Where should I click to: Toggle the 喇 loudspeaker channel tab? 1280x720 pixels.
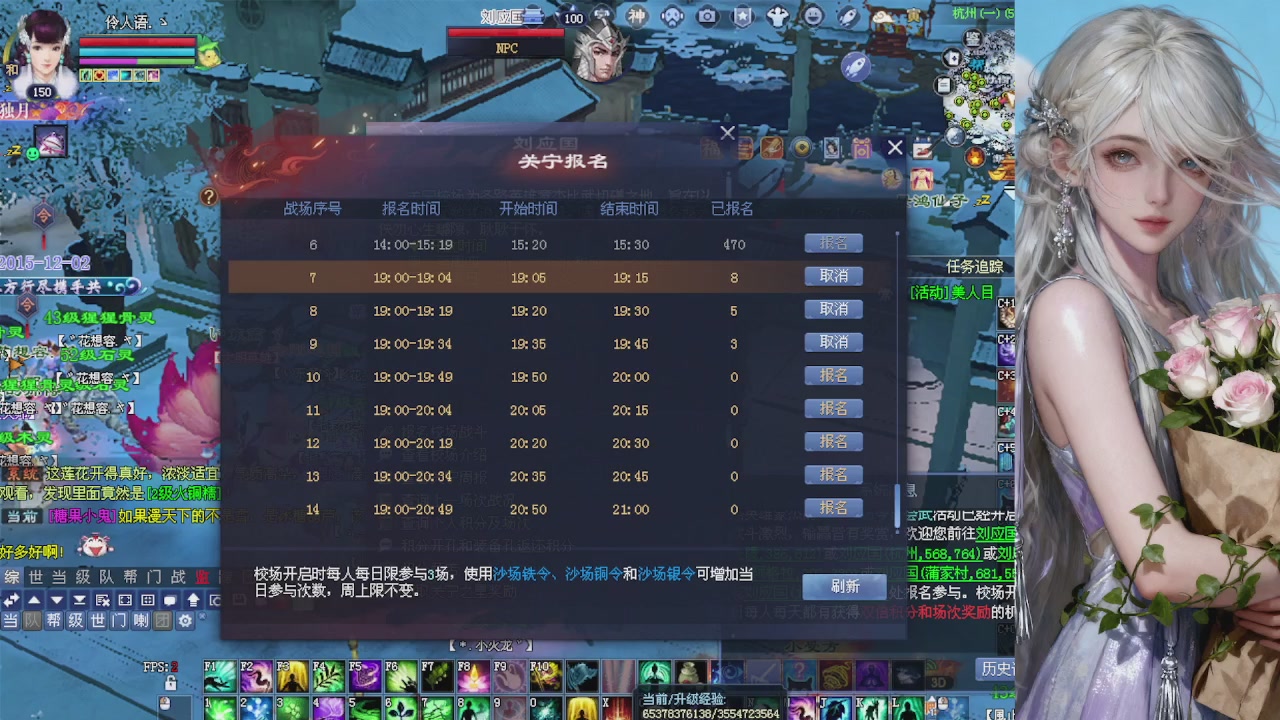coord(140,620)
